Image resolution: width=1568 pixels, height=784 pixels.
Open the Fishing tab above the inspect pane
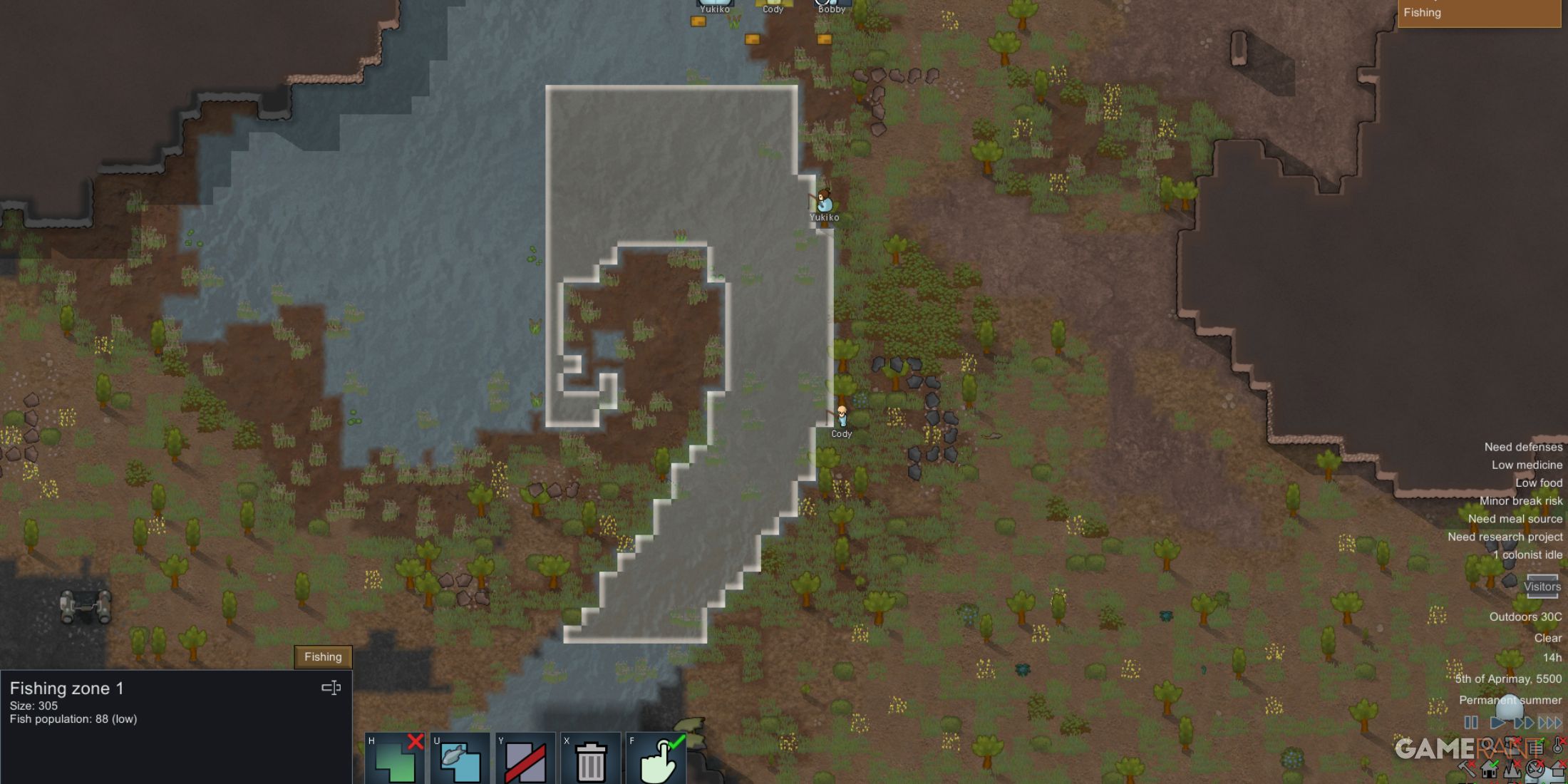coord(323,656)
